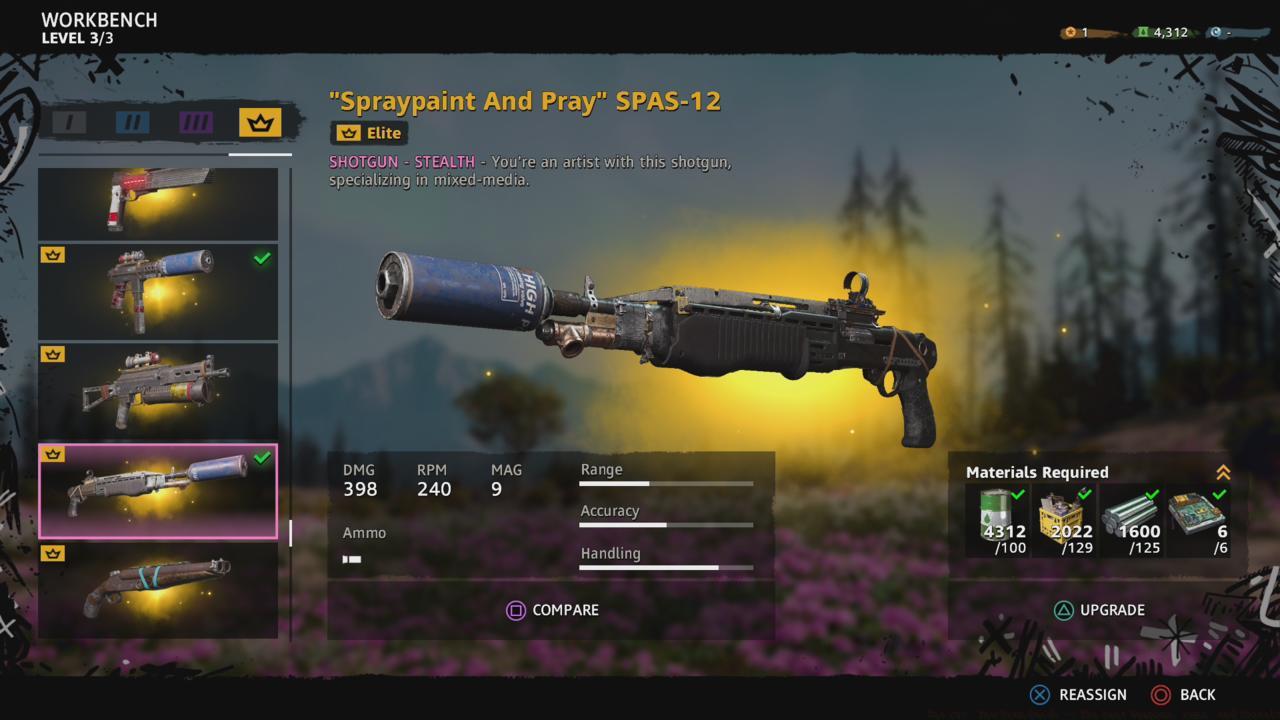The image size is (1280, 720).
Task: Select the Elite crown tier tab
Action: pyautogui.click(x=260, y=123)
